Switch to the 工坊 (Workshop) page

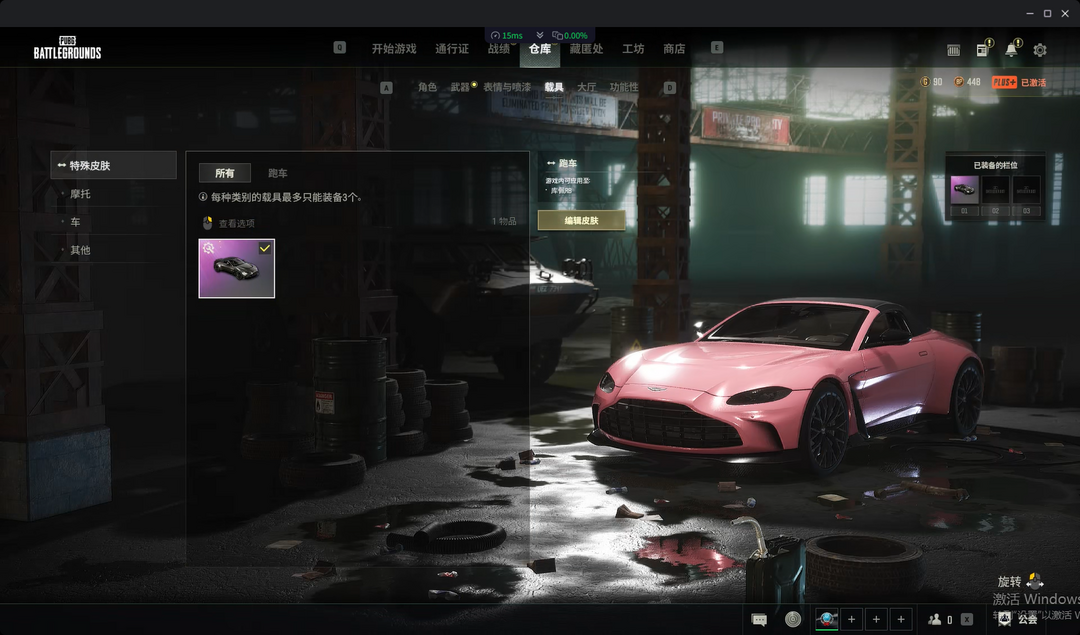click(633, 49)
